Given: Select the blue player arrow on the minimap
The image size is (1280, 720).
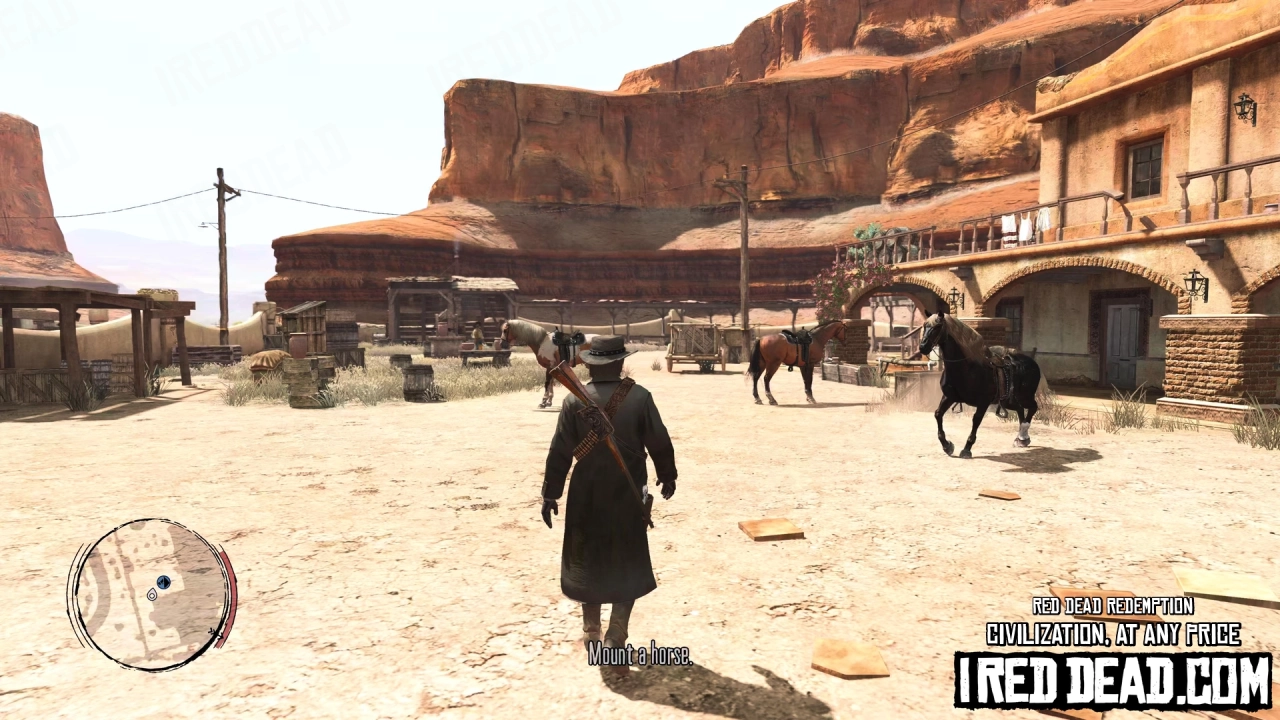Looking at the screenshot, I should click(x=162, y=583).
